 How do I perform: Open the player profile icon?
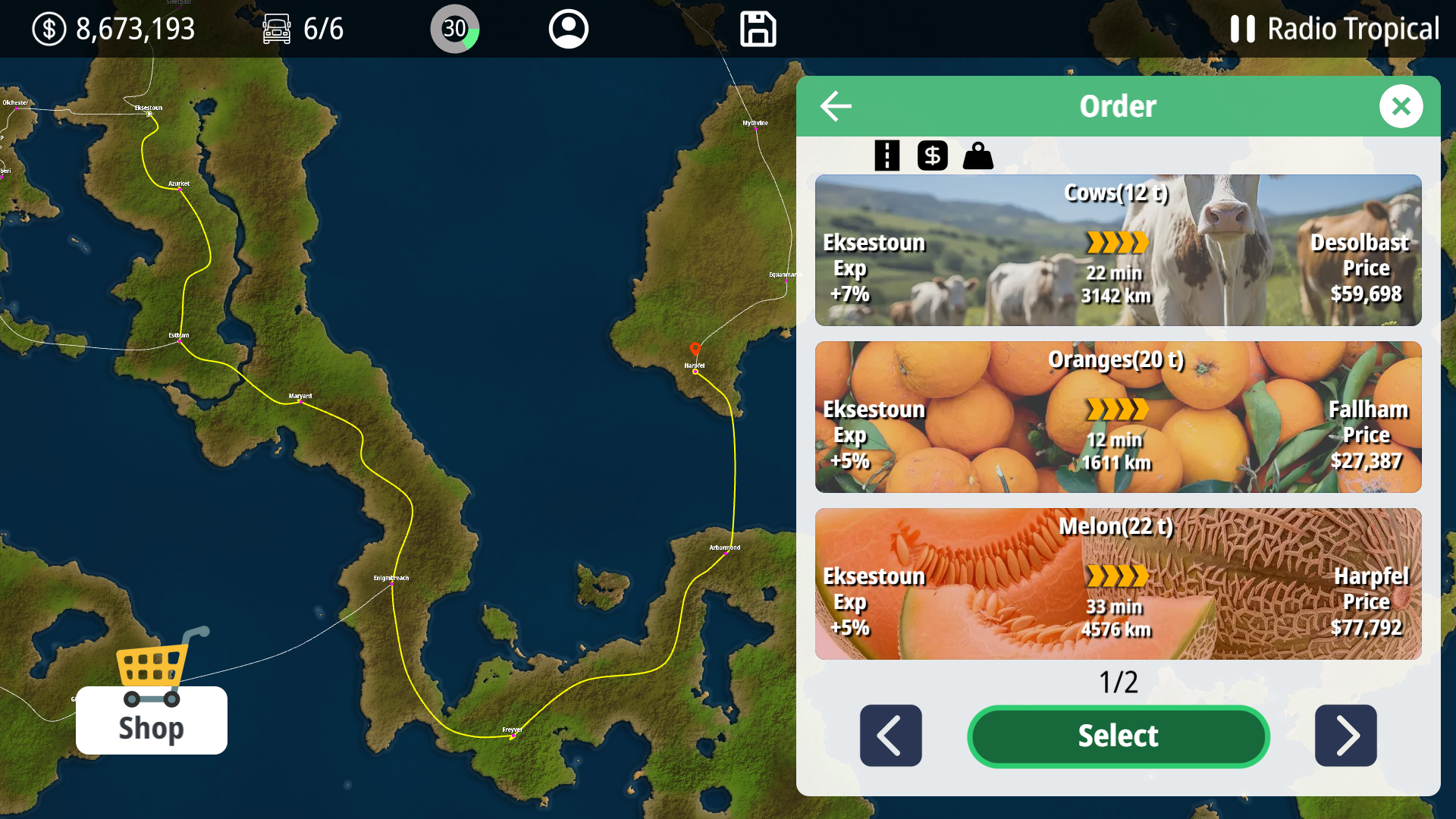[568, 29]
